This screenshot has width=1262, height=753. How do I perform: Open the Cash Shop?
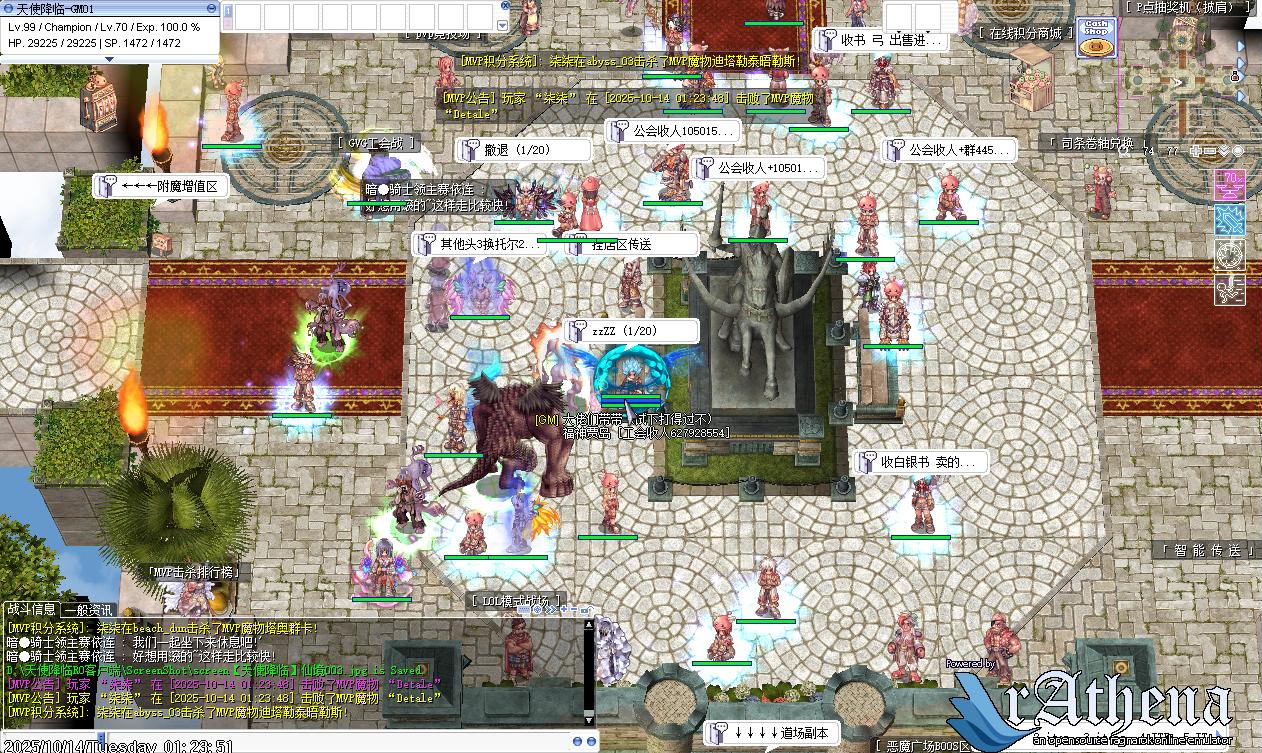[x=1096, y=37]
